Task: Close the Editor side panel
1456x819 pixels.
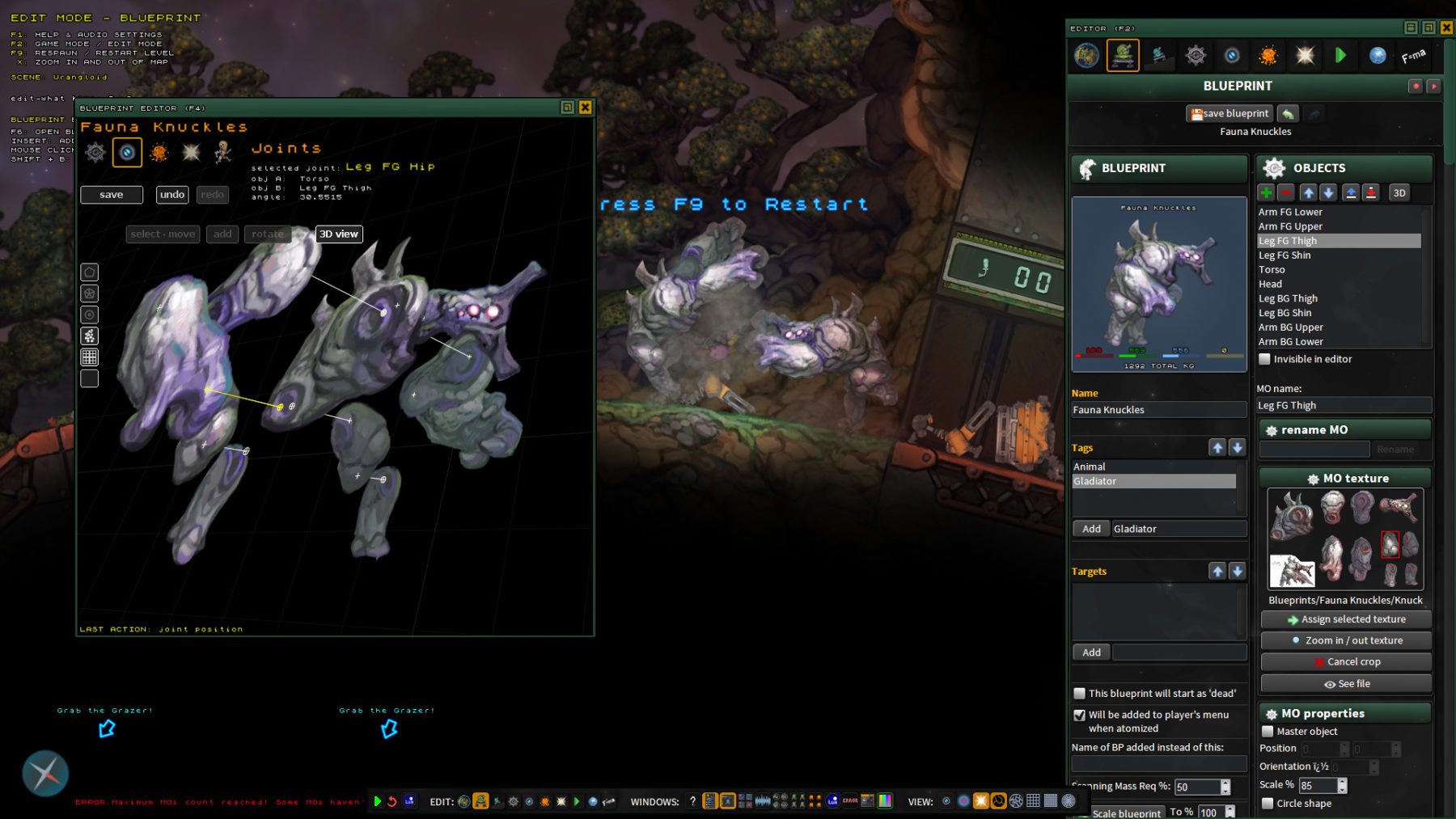Action: pos(1446,27)
